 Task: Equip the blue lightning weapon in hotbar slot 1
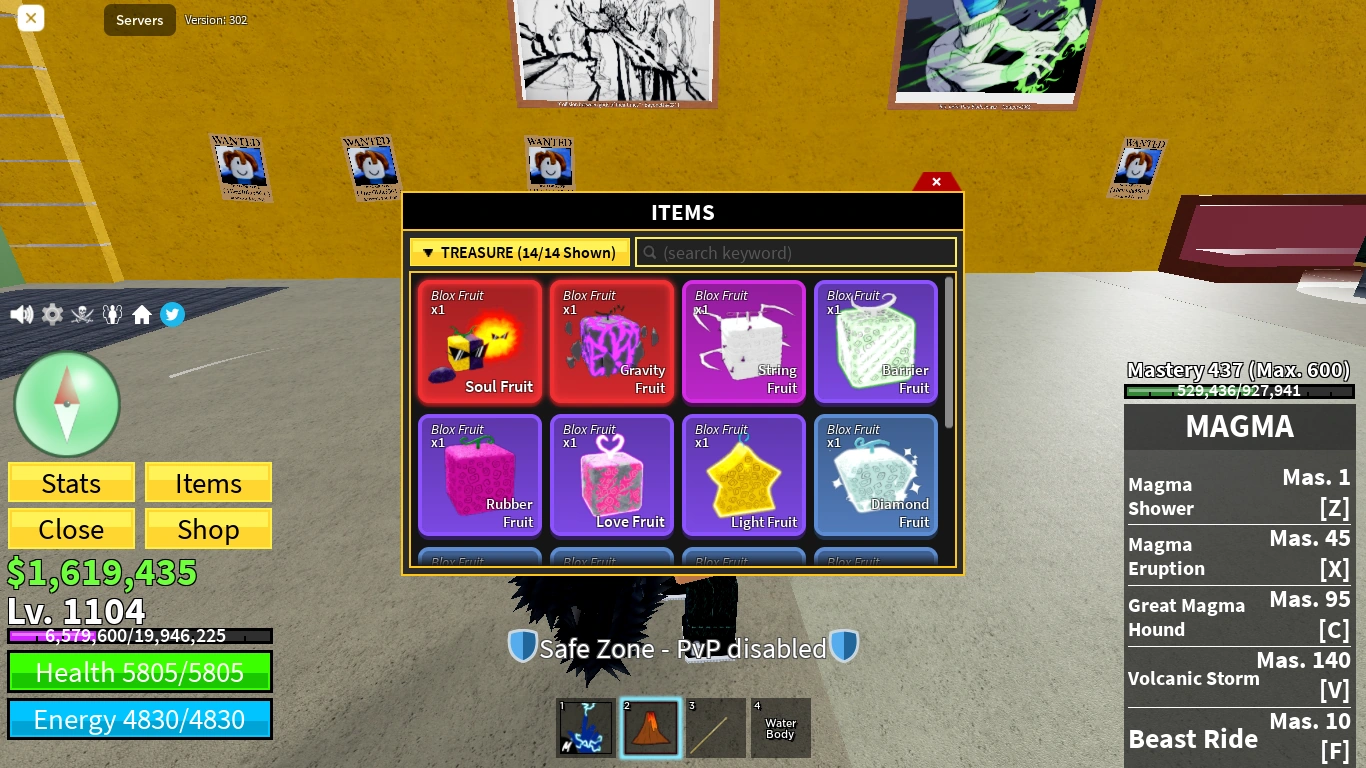click(585, 727)
